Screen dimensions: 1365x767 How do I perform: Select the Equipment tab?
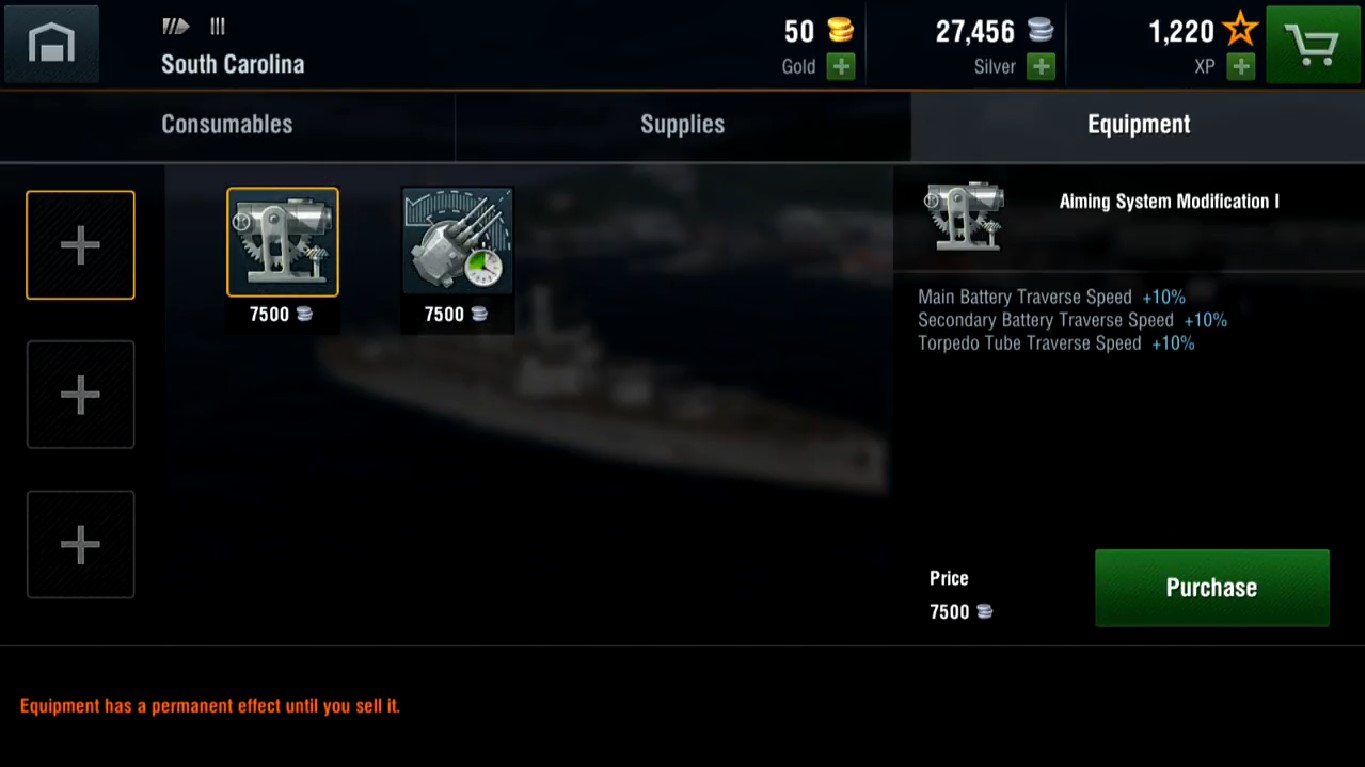(1138, 124)
